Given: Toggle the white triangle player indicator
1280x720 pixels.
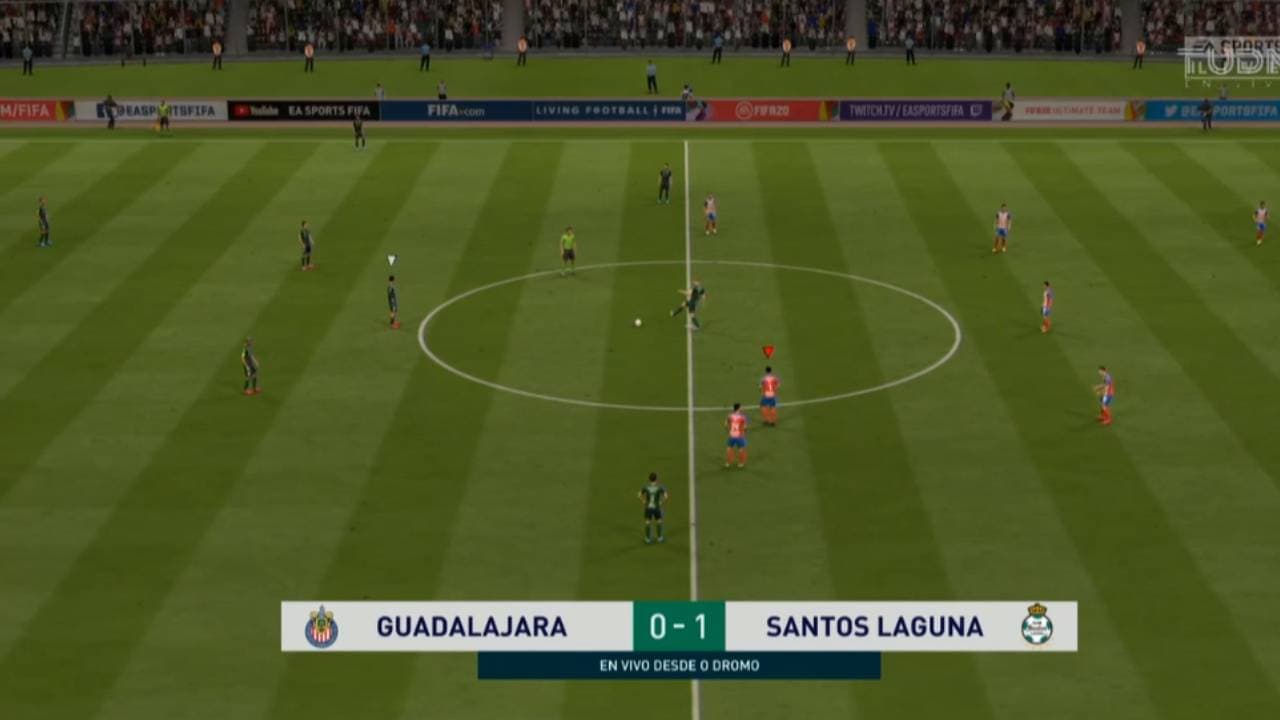Looking at the screenshot, I should click(388, 258).
